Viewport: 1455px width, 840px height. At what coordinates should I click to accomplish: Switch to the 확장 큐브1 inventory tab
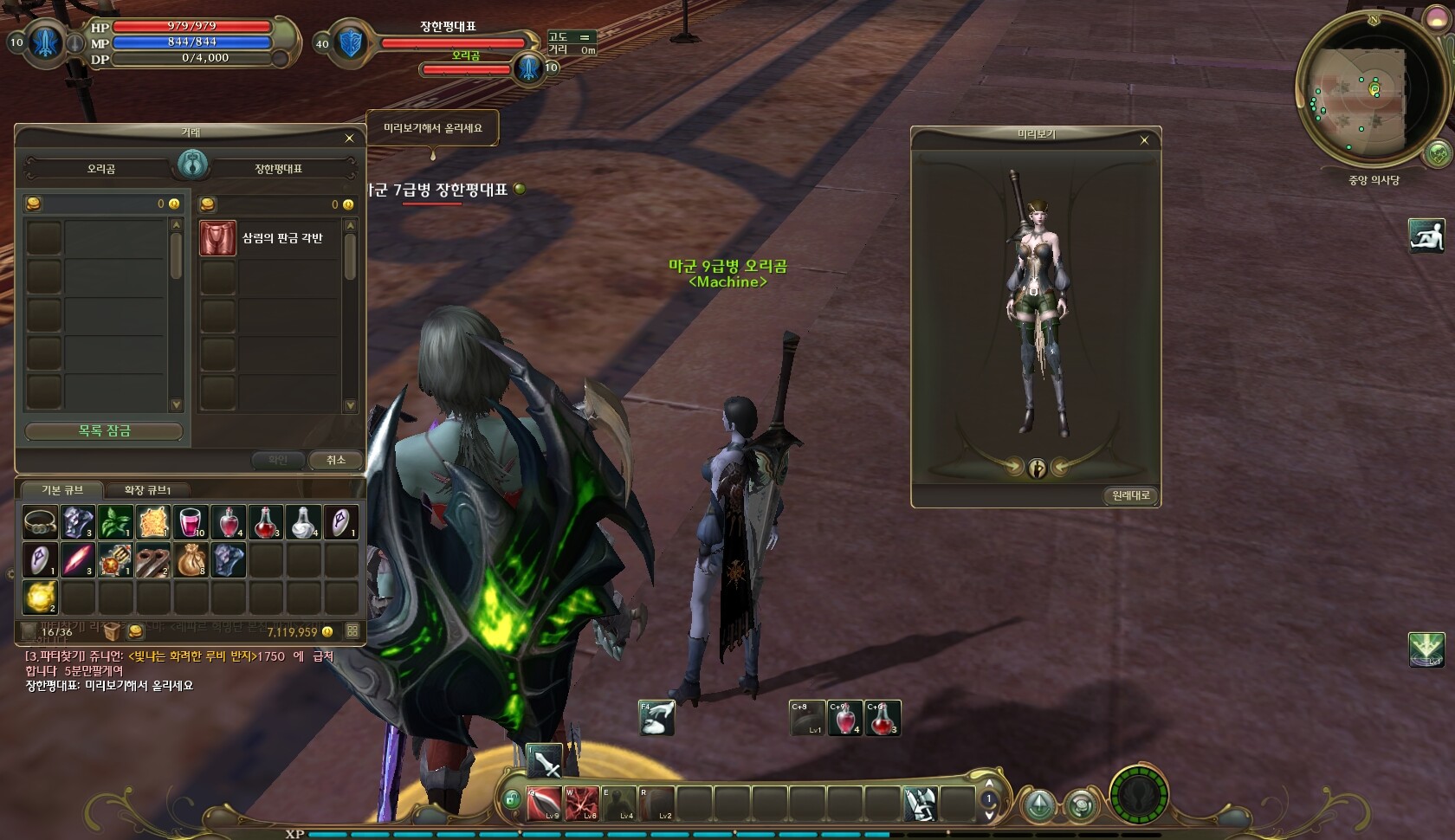point(147,490)
